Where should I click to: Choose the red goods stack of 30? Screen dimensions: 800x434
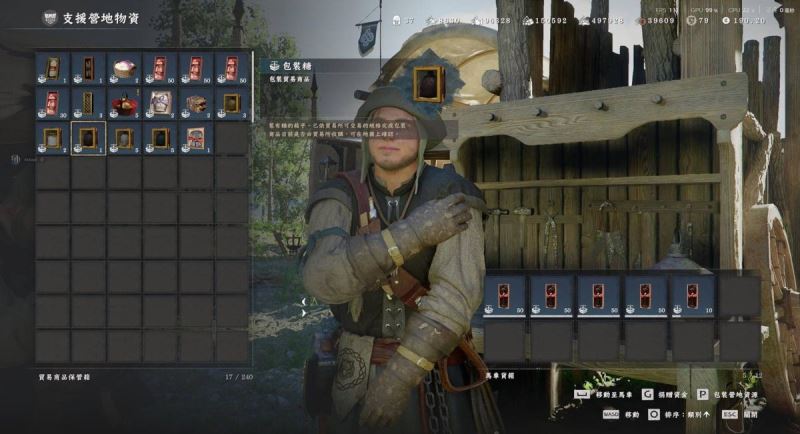(x=52, y=104)
